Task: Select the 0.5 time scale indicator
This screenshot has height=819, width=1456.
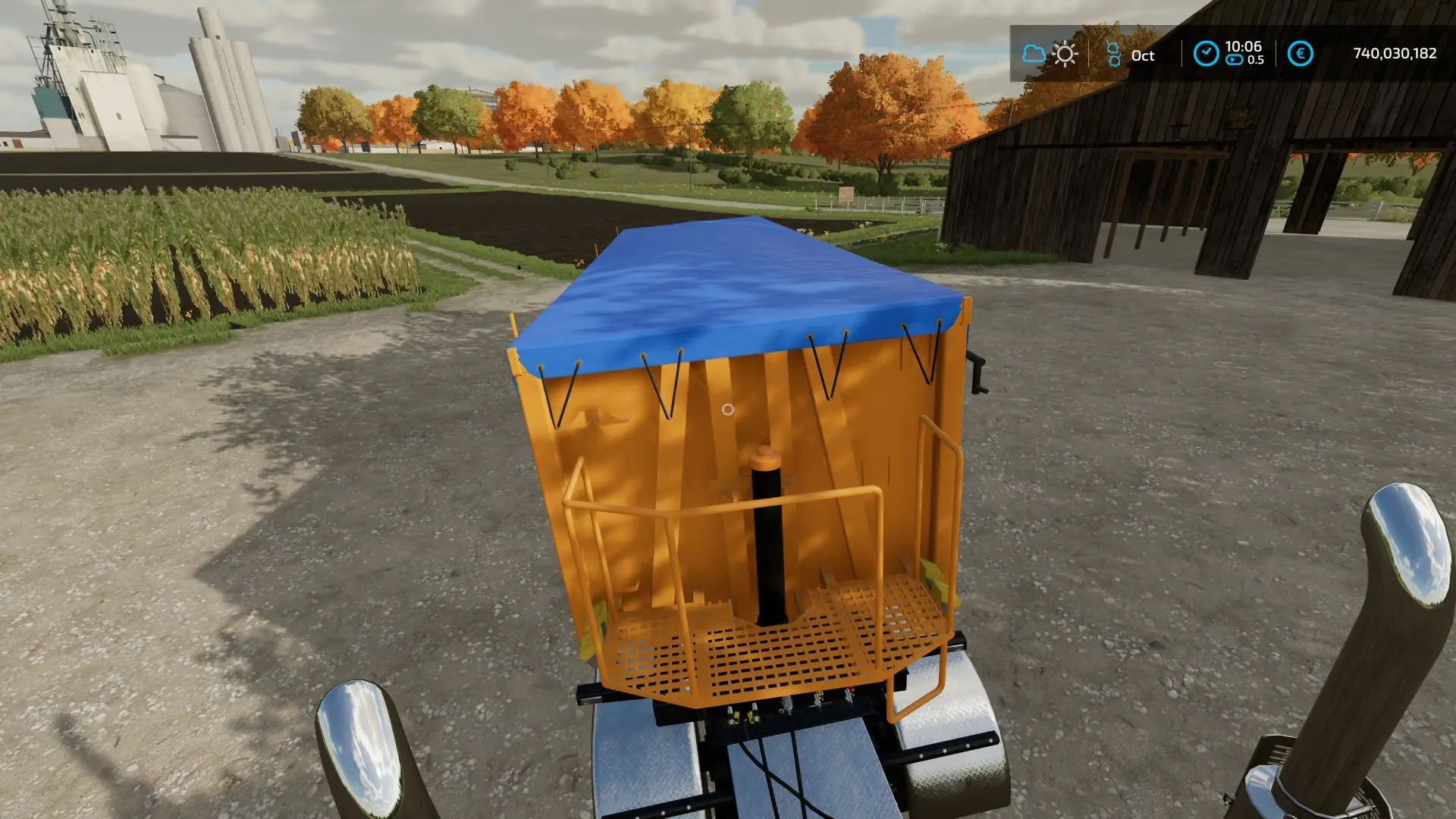Action: pyautogui.click(x=1257, y=59)
